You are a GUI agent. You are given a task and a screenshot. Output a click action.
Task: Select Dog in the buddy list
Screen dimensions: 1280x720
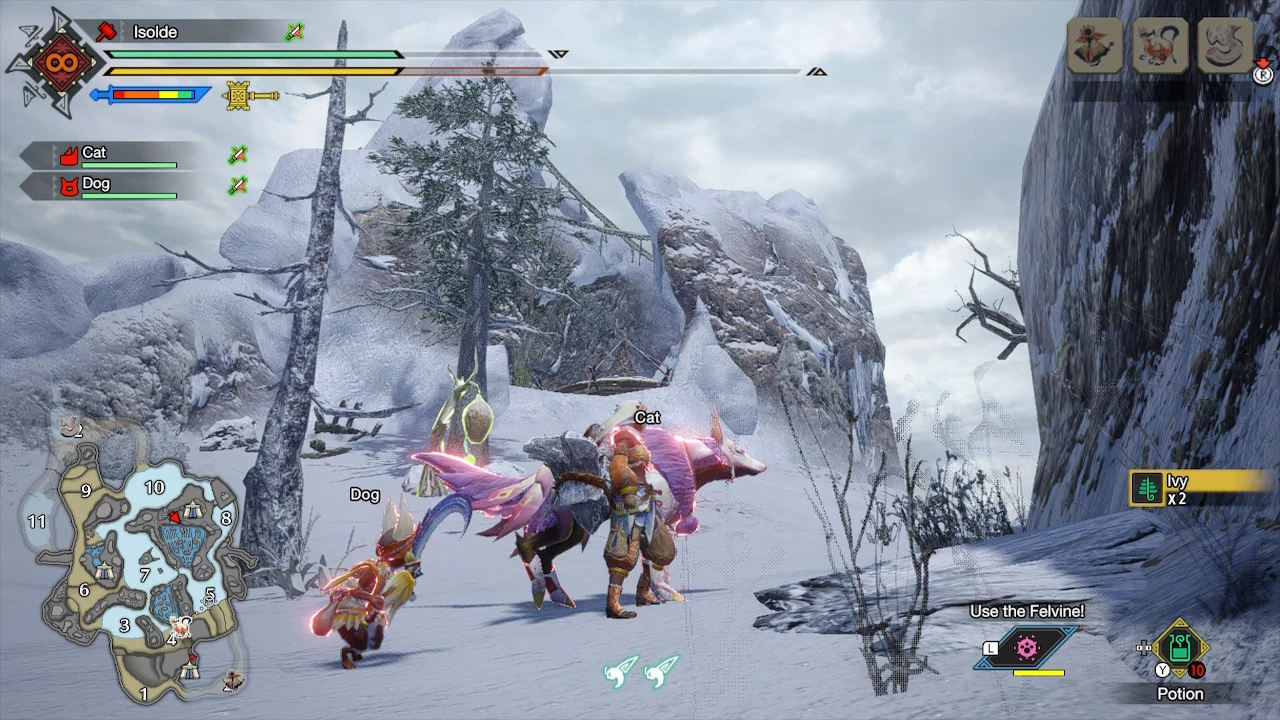click(96, 184)
